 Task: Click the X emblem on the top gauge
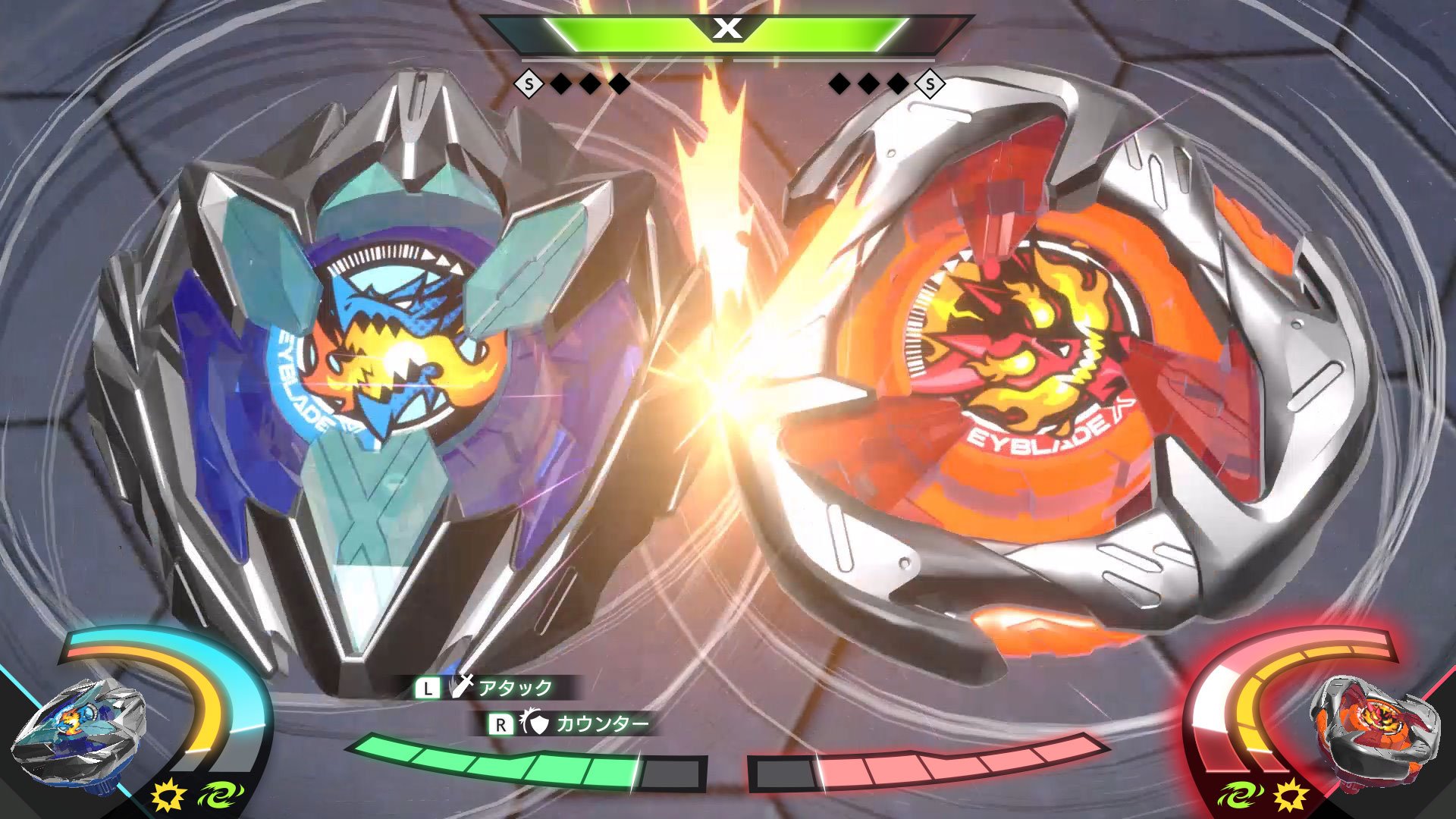[726, 30]
